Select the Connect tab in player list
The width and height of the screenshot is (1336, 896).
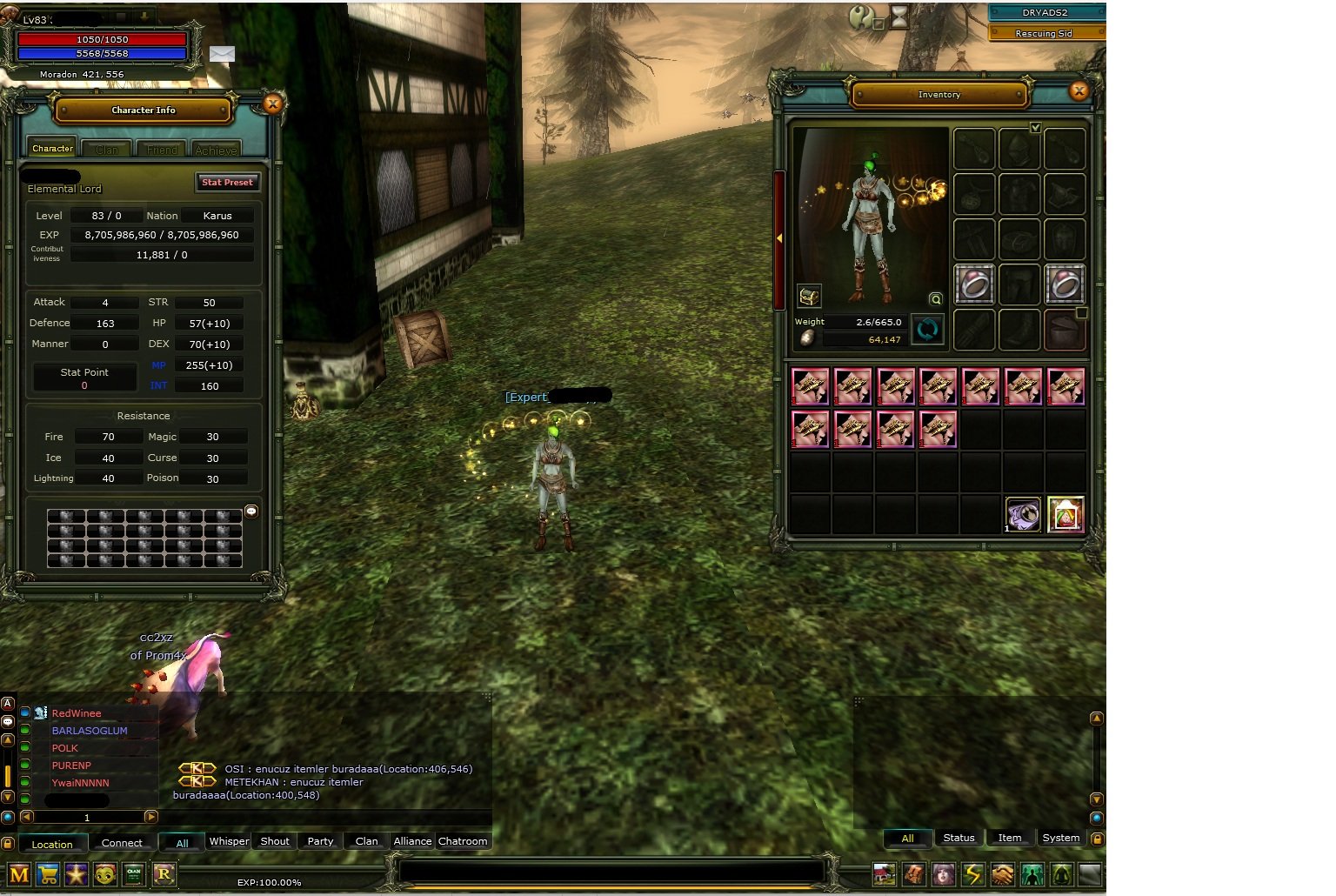point(122,843)
